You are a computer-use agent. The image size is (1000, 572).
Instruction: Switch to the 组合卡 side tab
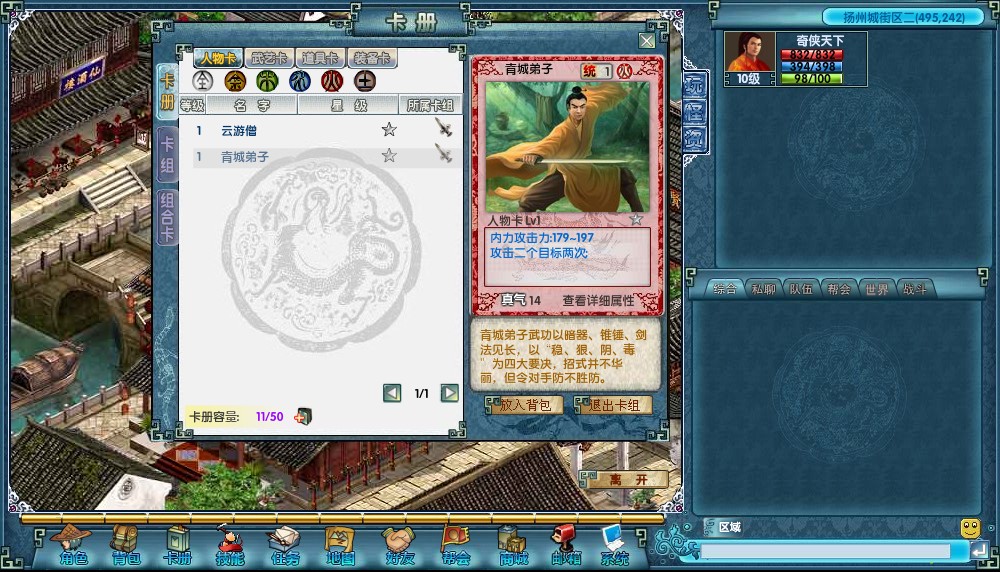coord(167,218)
